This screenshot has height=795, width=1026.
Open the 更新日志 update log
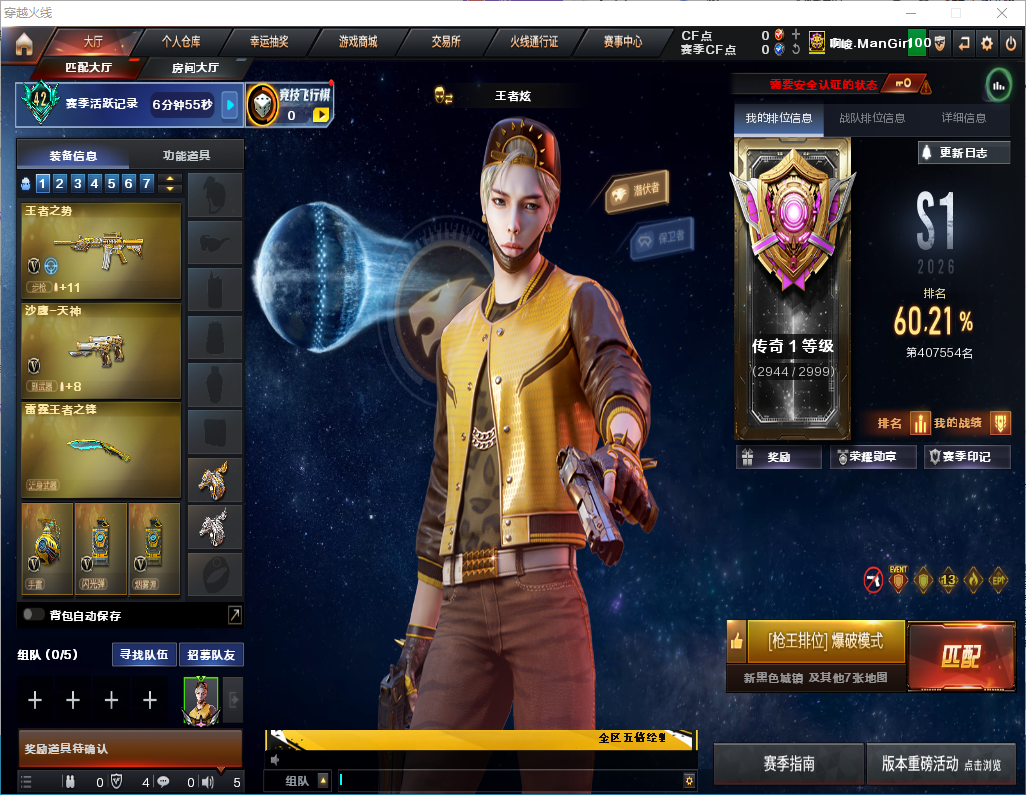964,153
